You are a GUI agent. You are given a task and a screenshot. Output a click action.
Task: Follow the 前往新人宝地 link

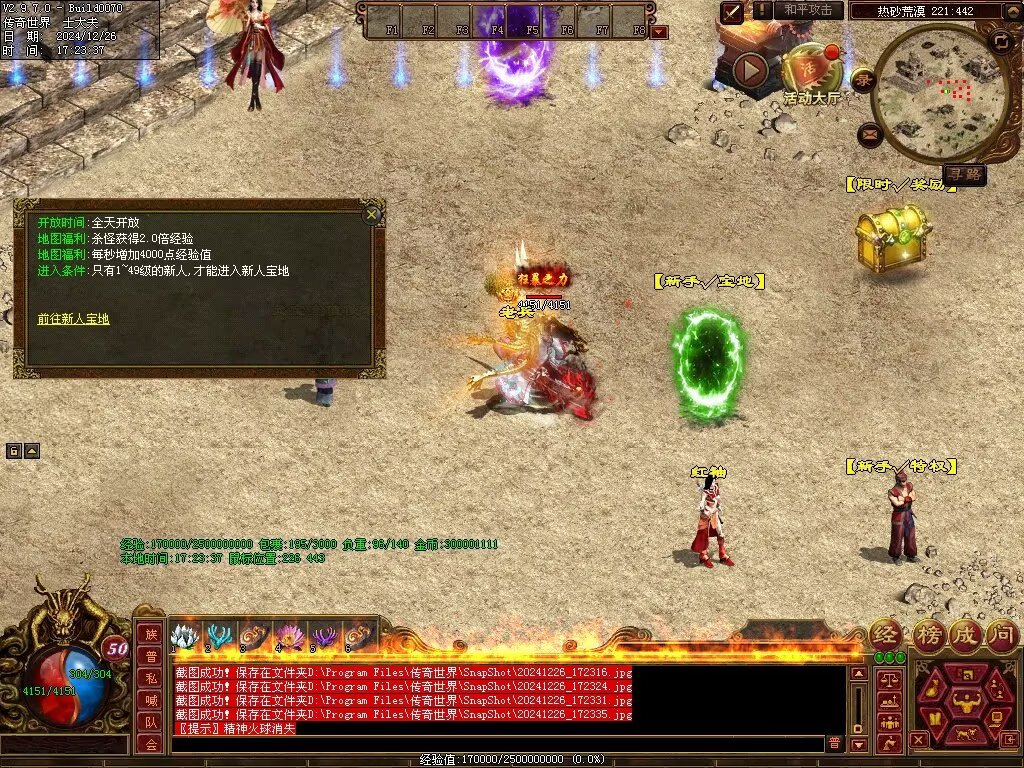point(73,319)
